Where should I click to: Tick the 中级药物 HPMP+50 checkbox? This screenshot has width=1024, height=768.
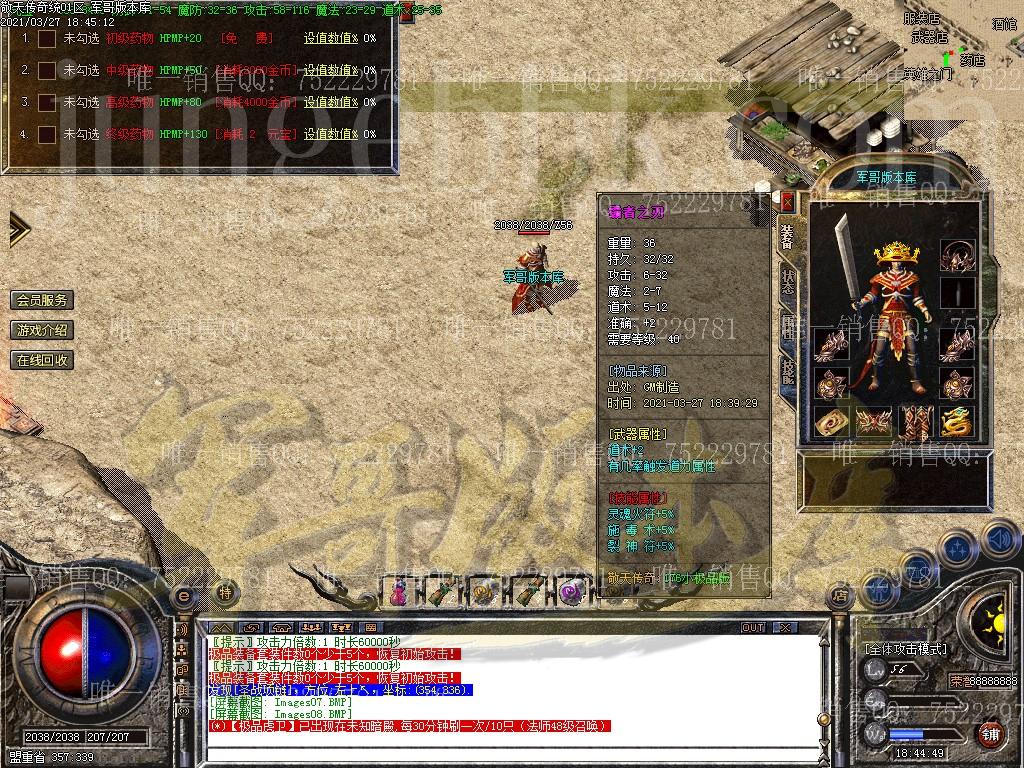[x=46, y=71]
